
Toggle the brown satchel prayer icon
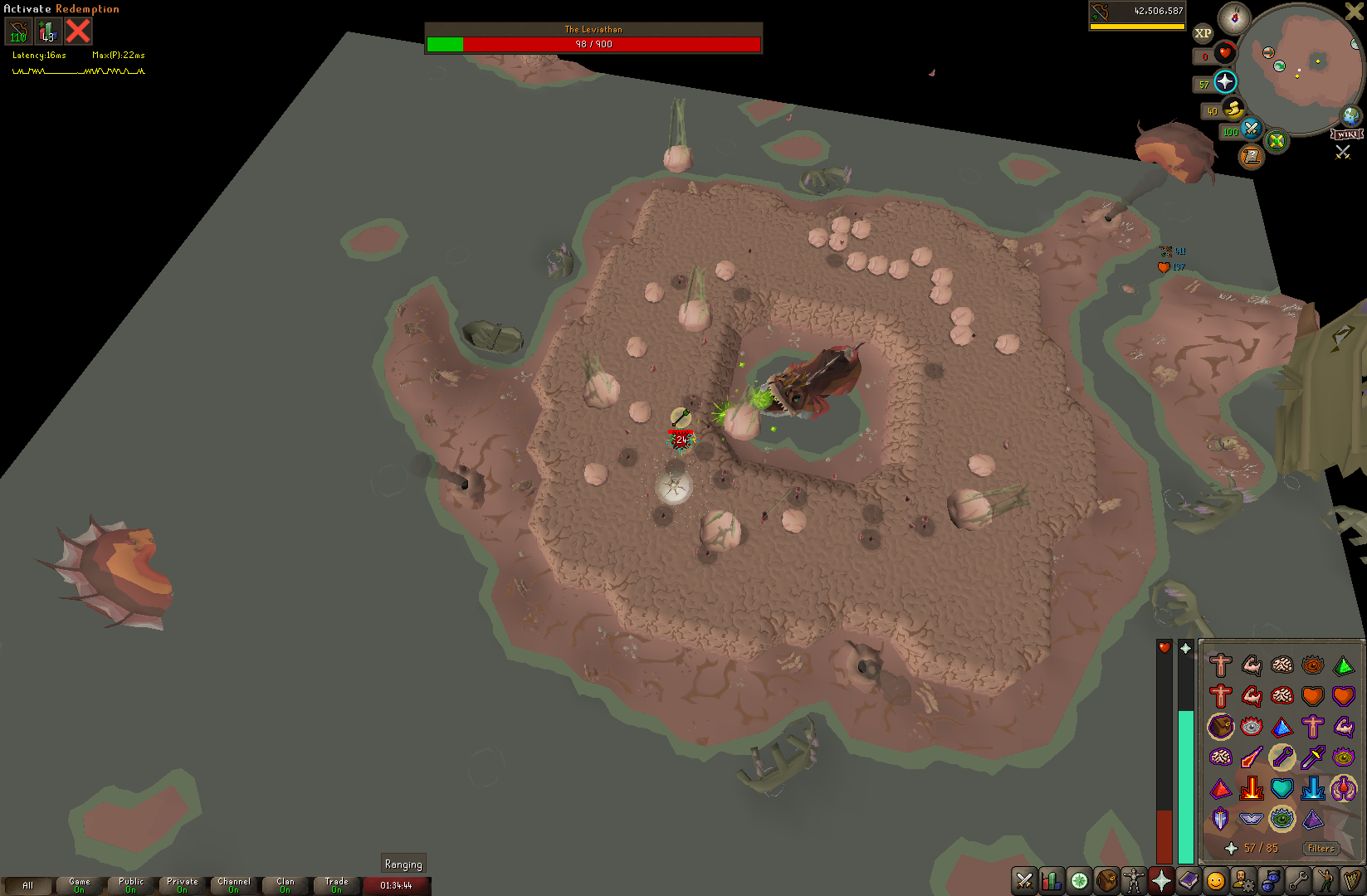coord(1220,727)
